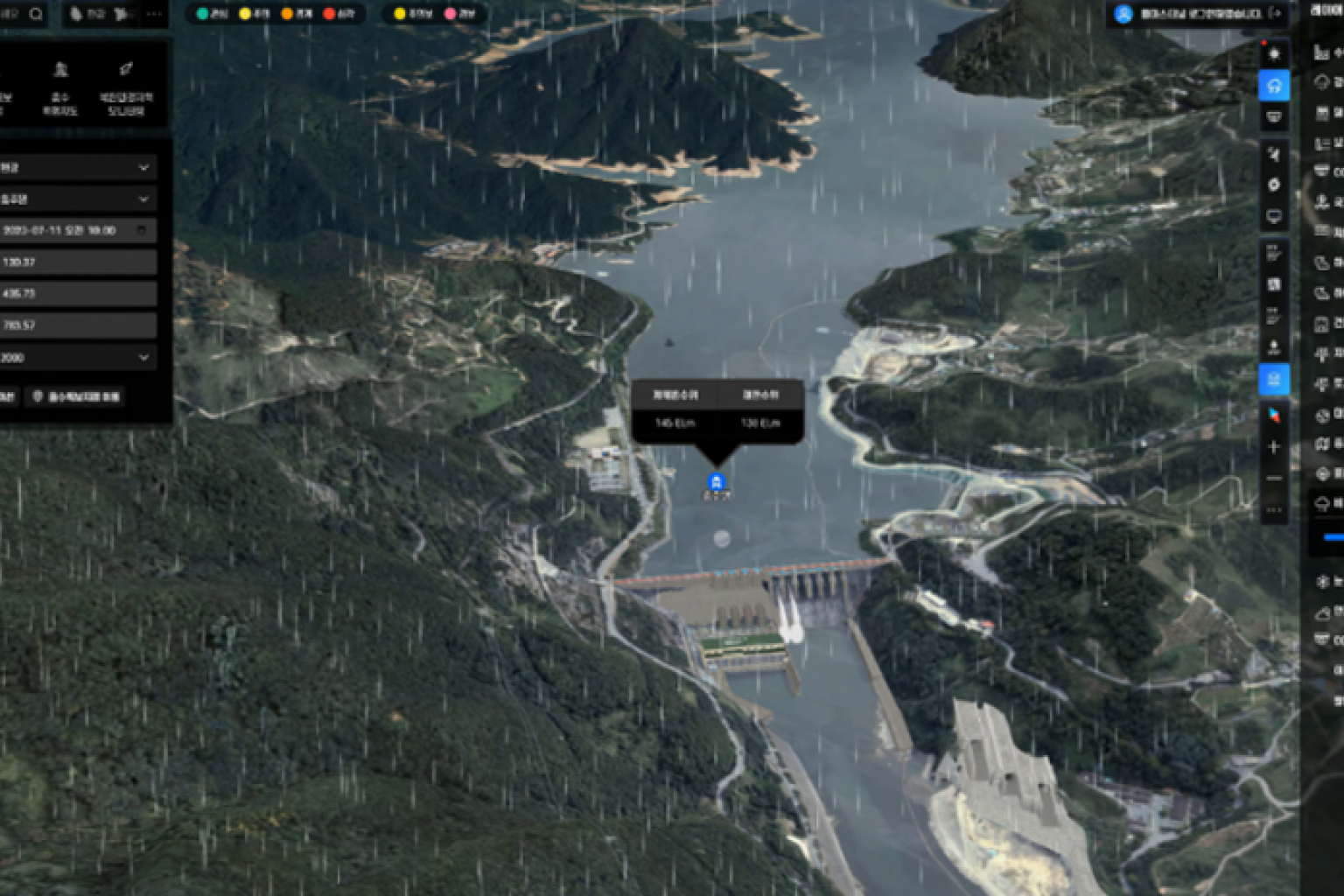This screenshot has height=896, width=1344.
Task: Select the rain cloud weather button
Action: [1274, 86]
